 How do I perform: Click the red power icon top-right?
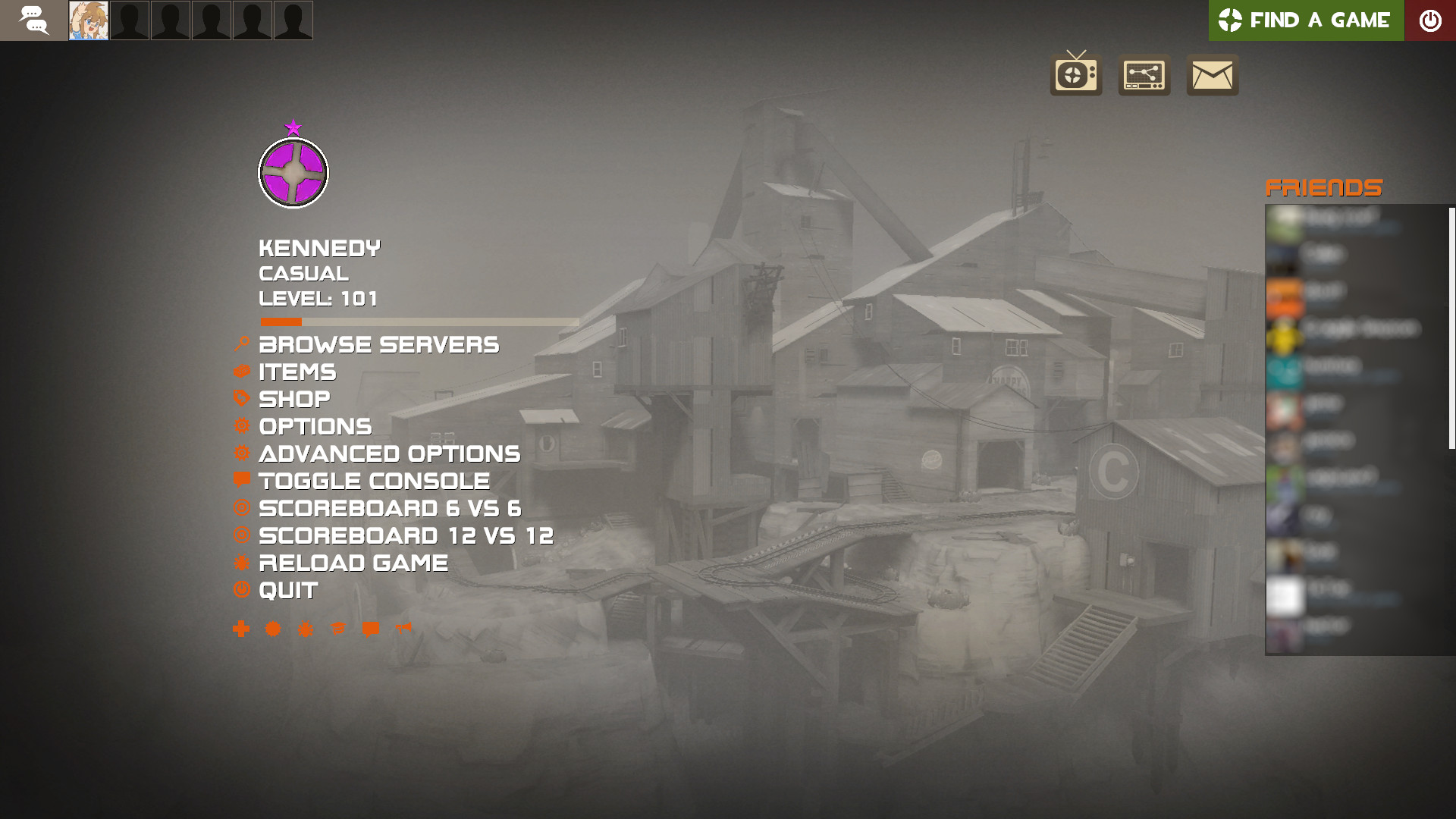(1430, 20)
